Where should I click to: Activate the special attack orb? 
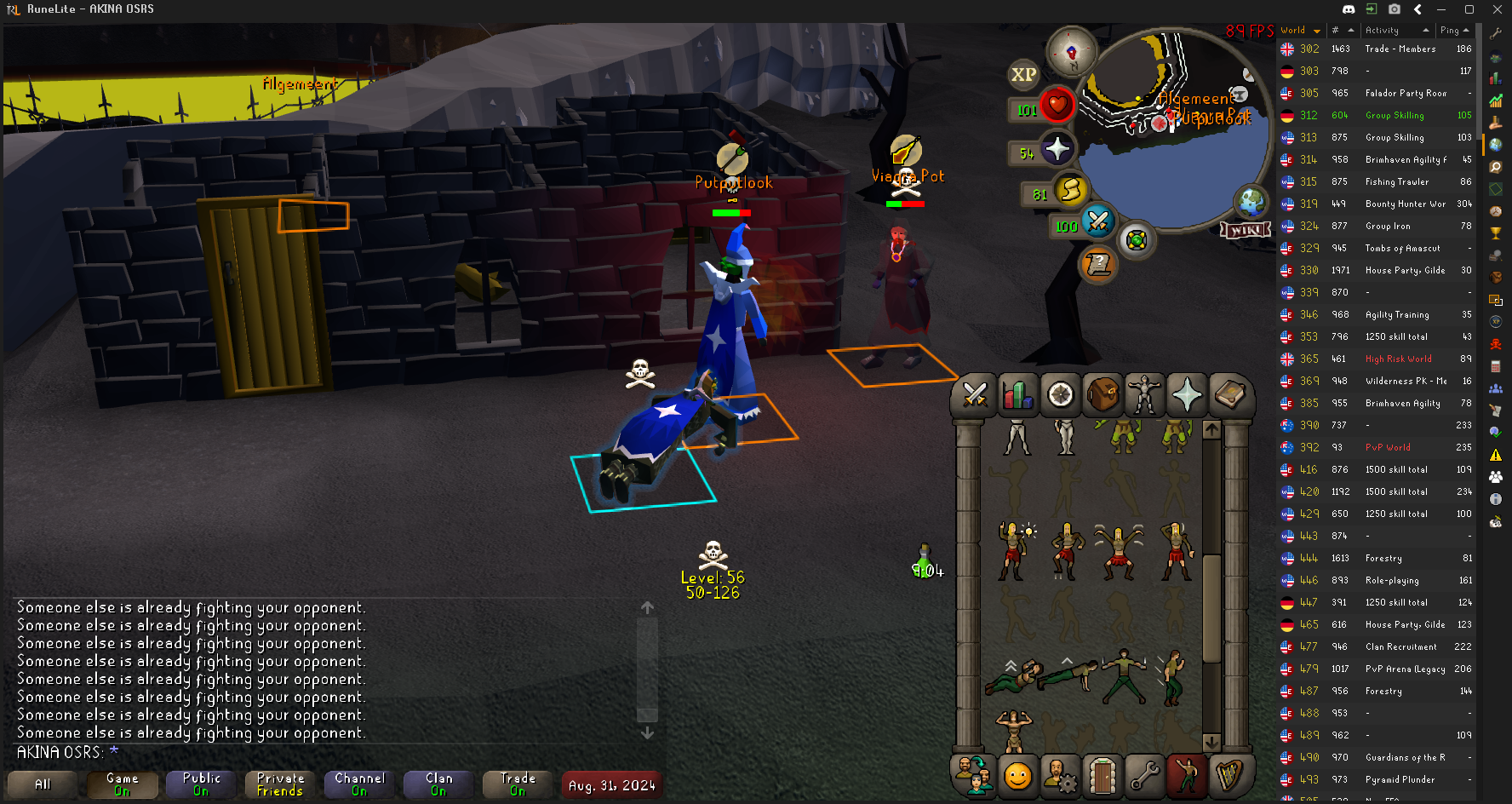[x=1097, y=221]
